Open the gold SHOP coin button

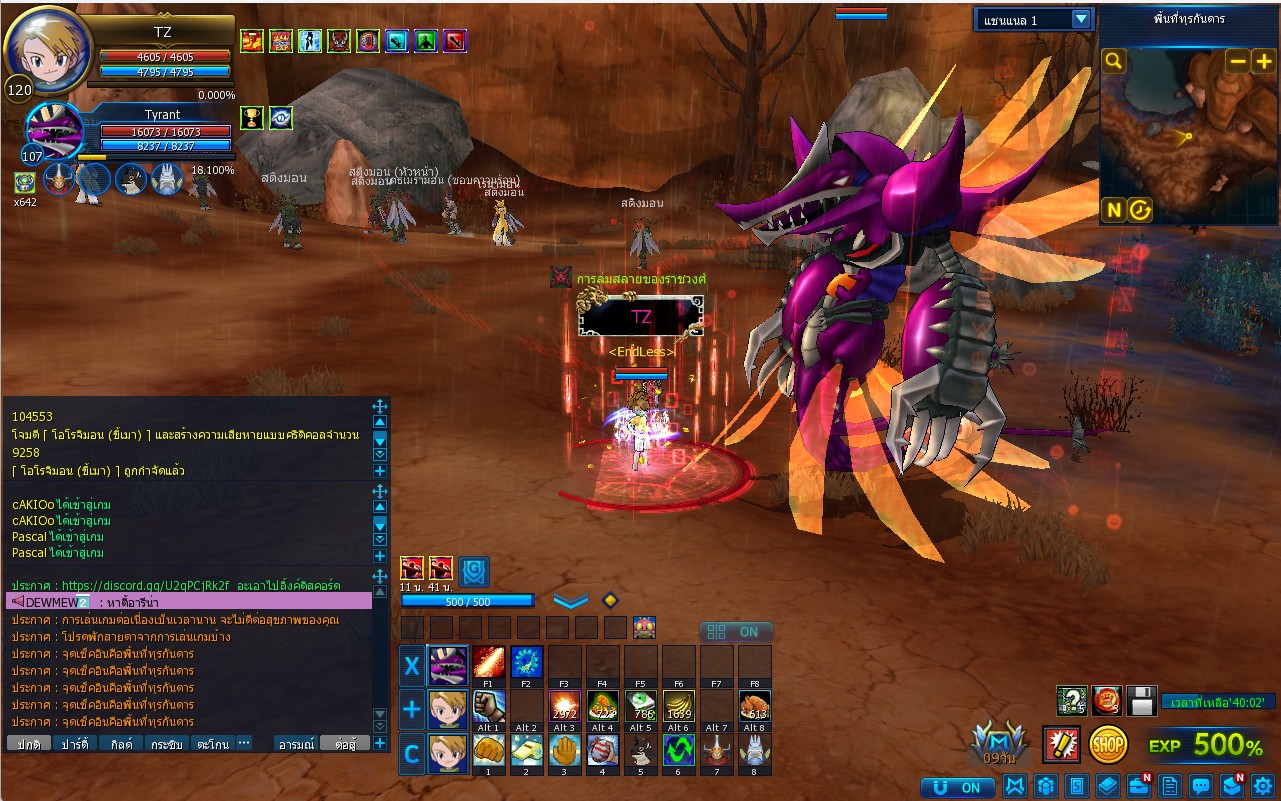[1108, 744]
